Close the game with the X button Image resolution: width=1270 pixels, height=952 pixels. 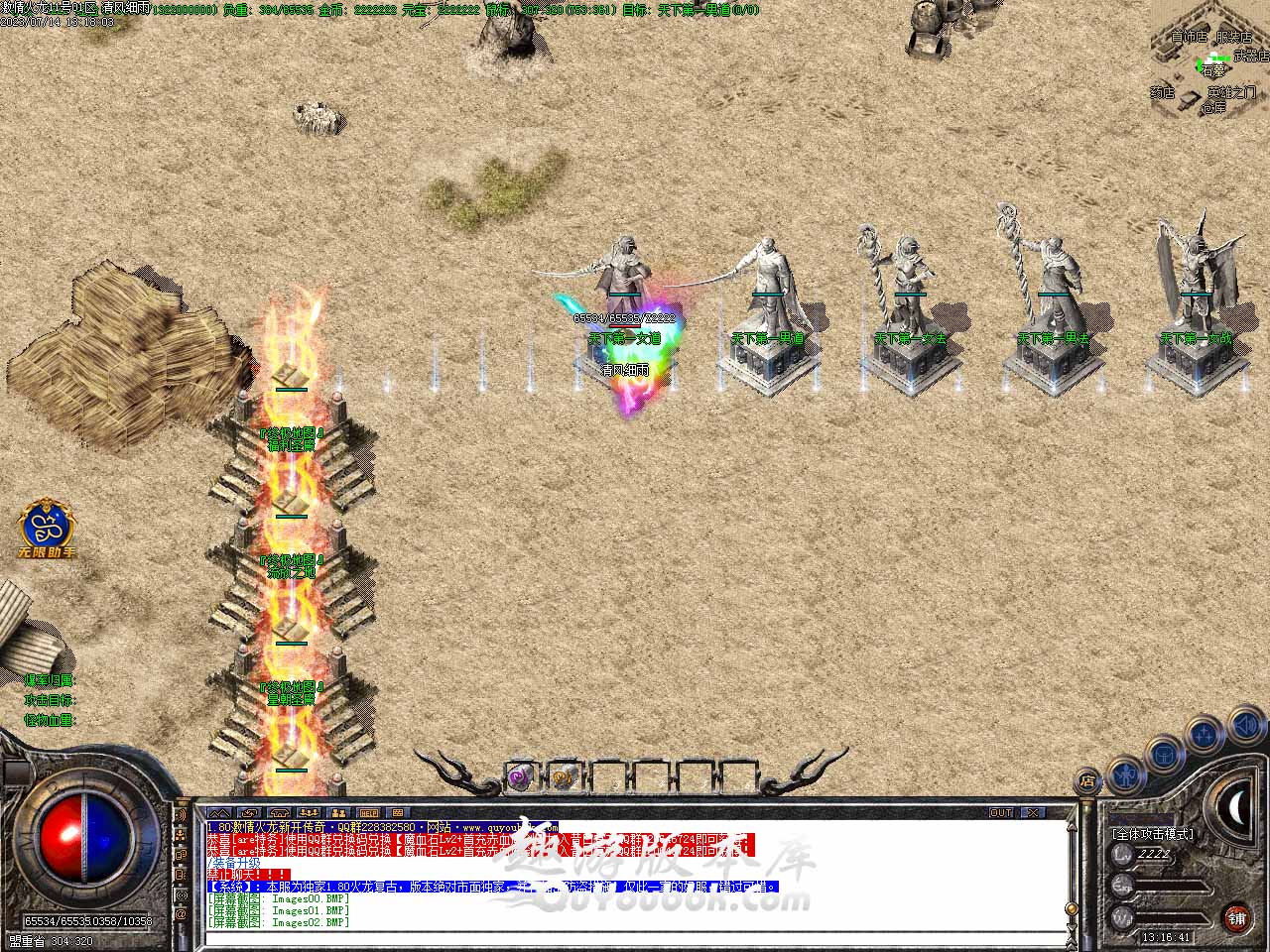click(1033, 813)
